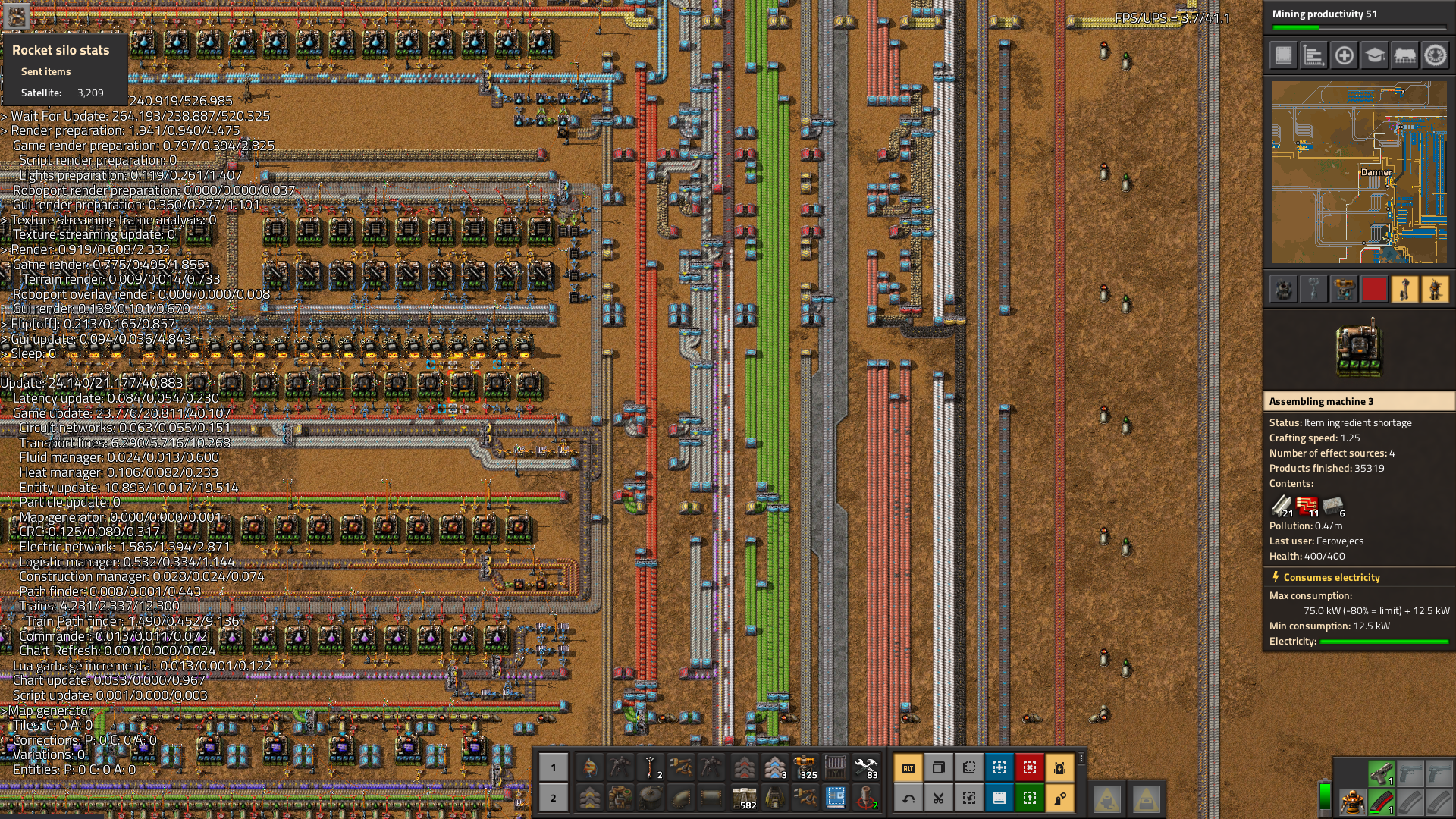1456x819 pixels.
Task: Select the repair pack hotbar slot
Action: 866,767
